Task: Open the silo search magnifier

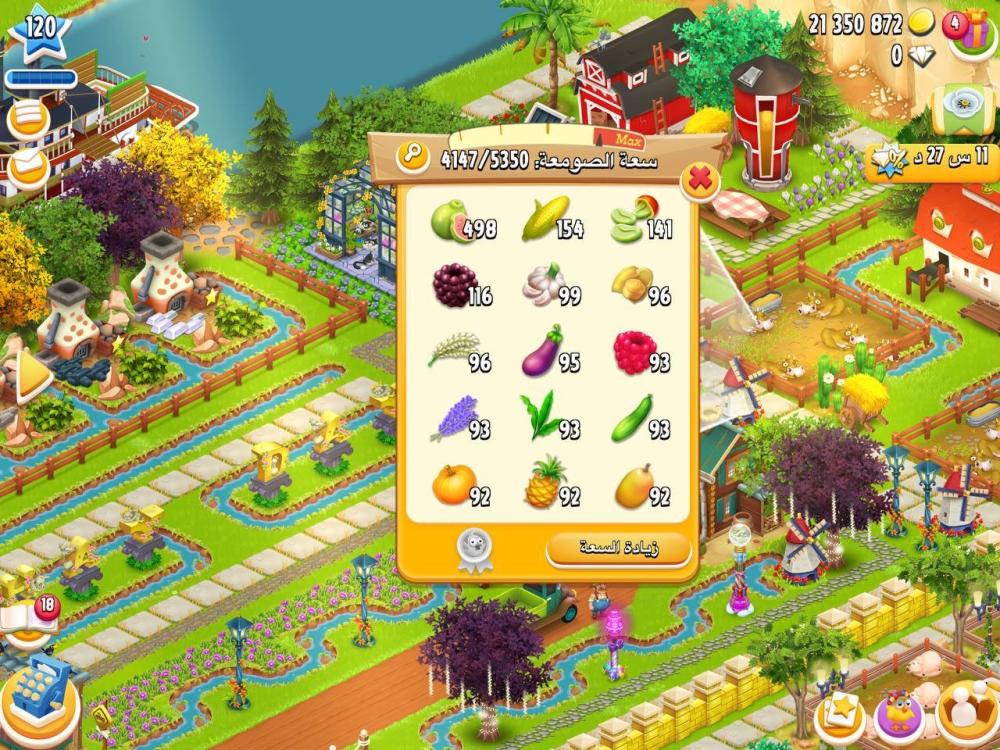Action: click(x=412, y=156)
